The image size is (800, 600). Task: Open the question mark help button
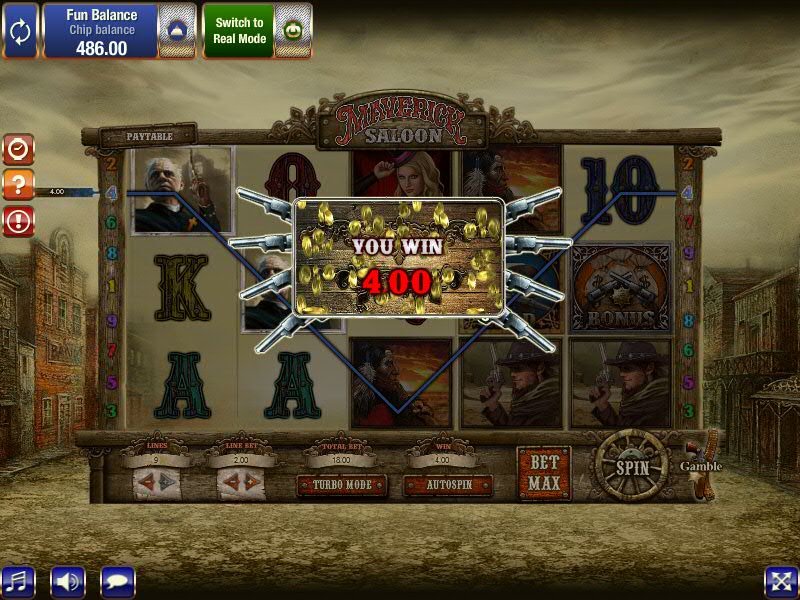pyautogui.click(x=19, y=184)
